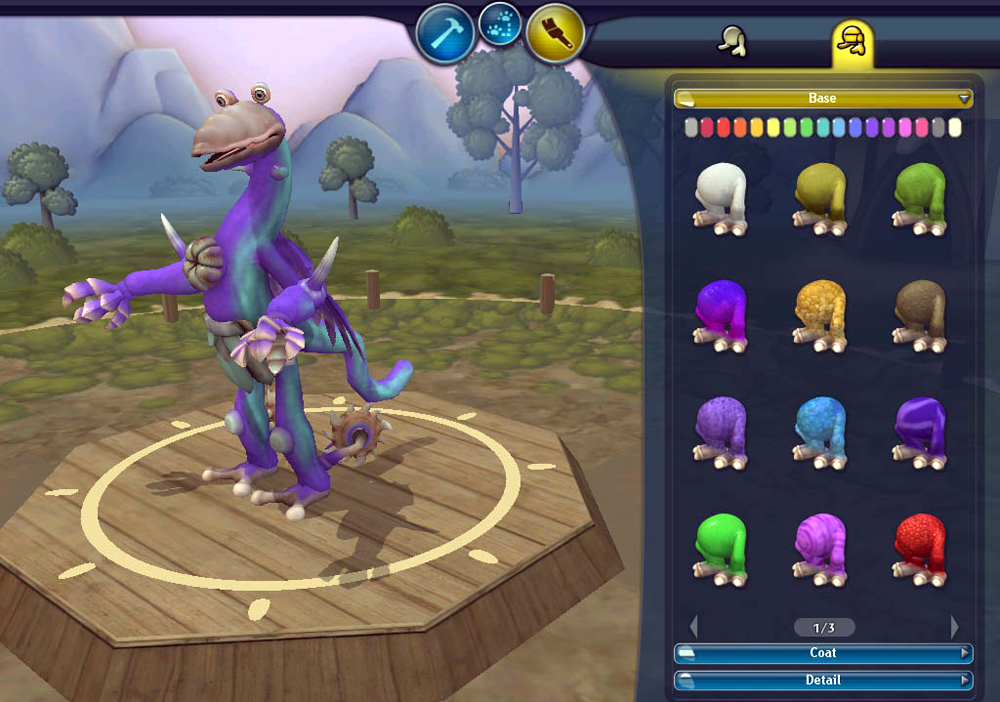1000x702 pixels.
Task: Open the striped creature paint tab
Action: (852, 41)
